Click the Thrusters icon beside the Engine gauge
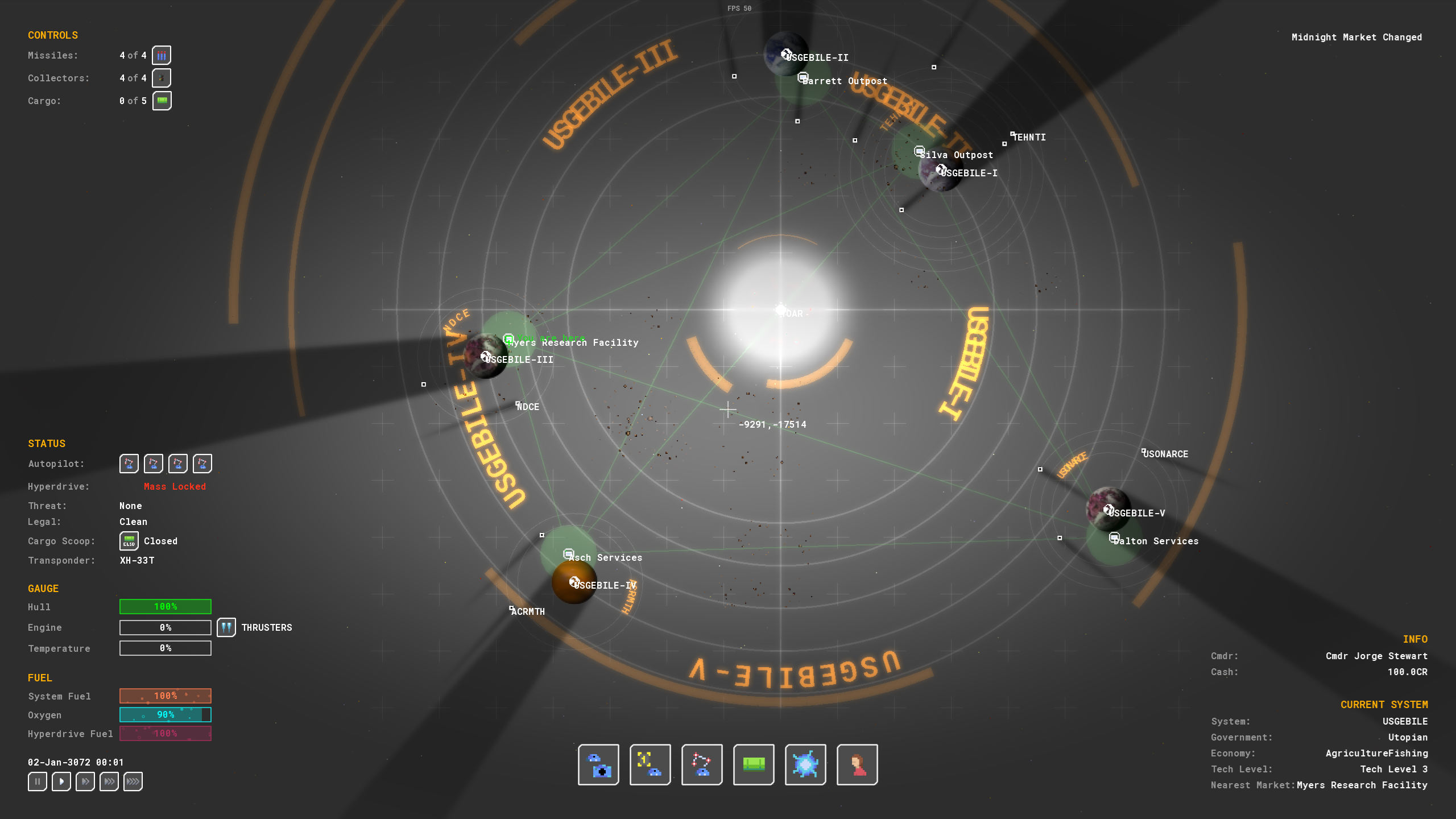Screen dimensions: 1456x819 click(x=226, y=627)
